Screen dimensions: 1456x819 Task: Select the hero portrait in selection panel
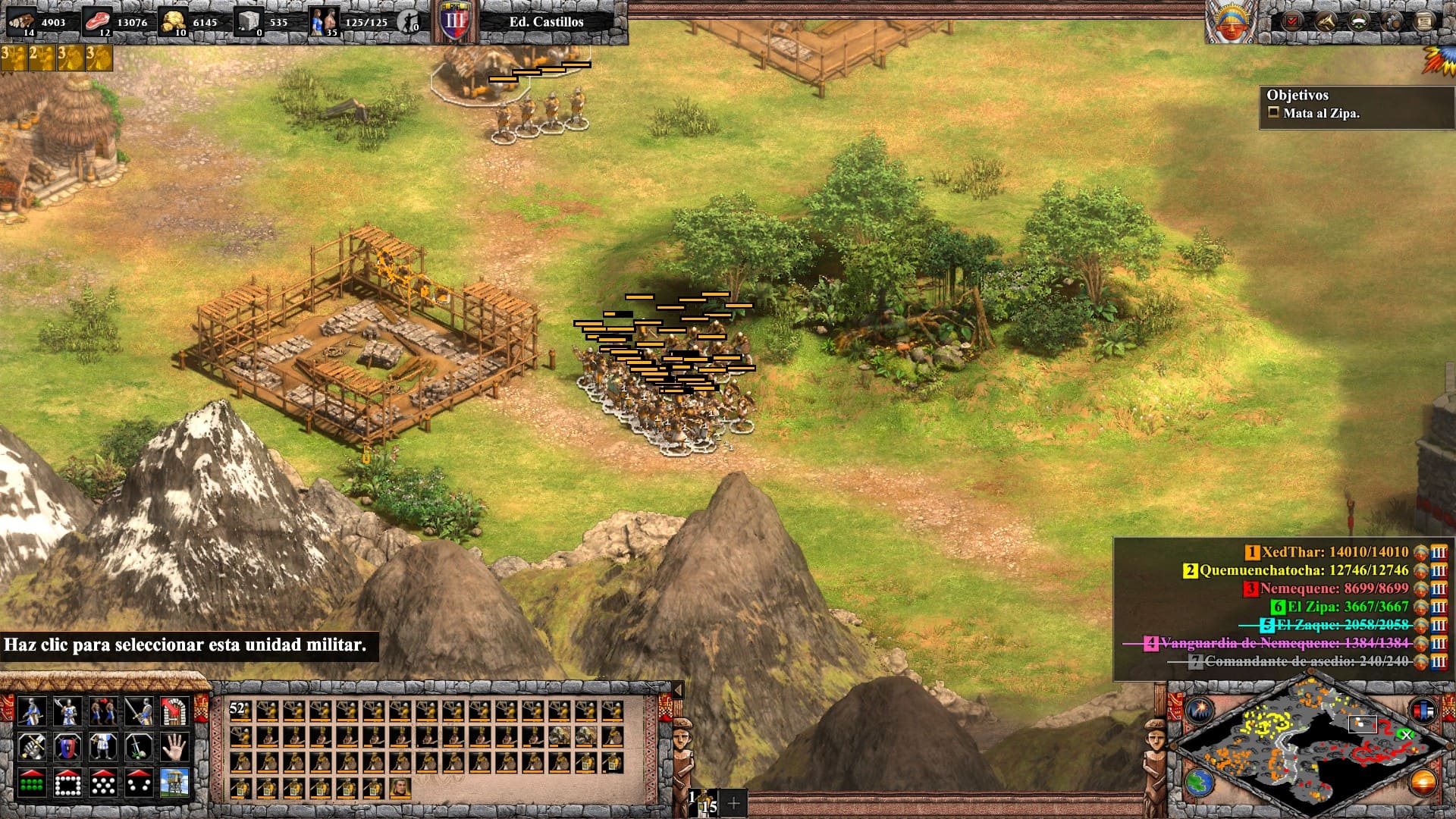click(x=399, y=788)
